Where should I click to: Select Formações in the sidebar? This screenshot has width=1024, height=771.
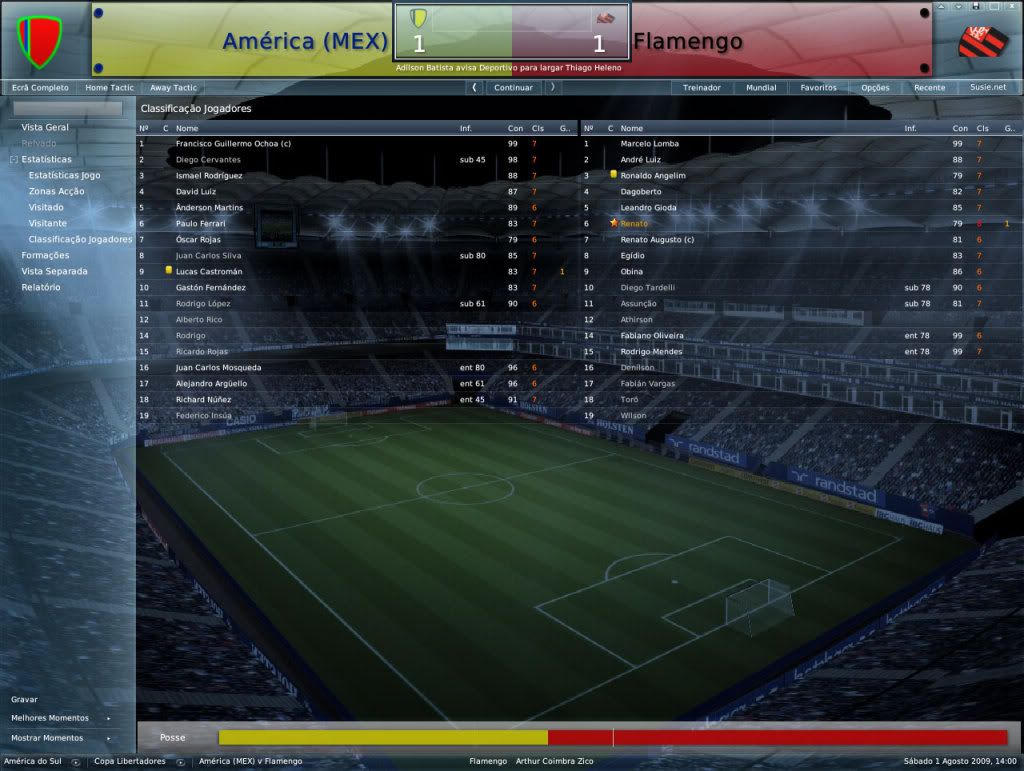click(x=46, y=255)
